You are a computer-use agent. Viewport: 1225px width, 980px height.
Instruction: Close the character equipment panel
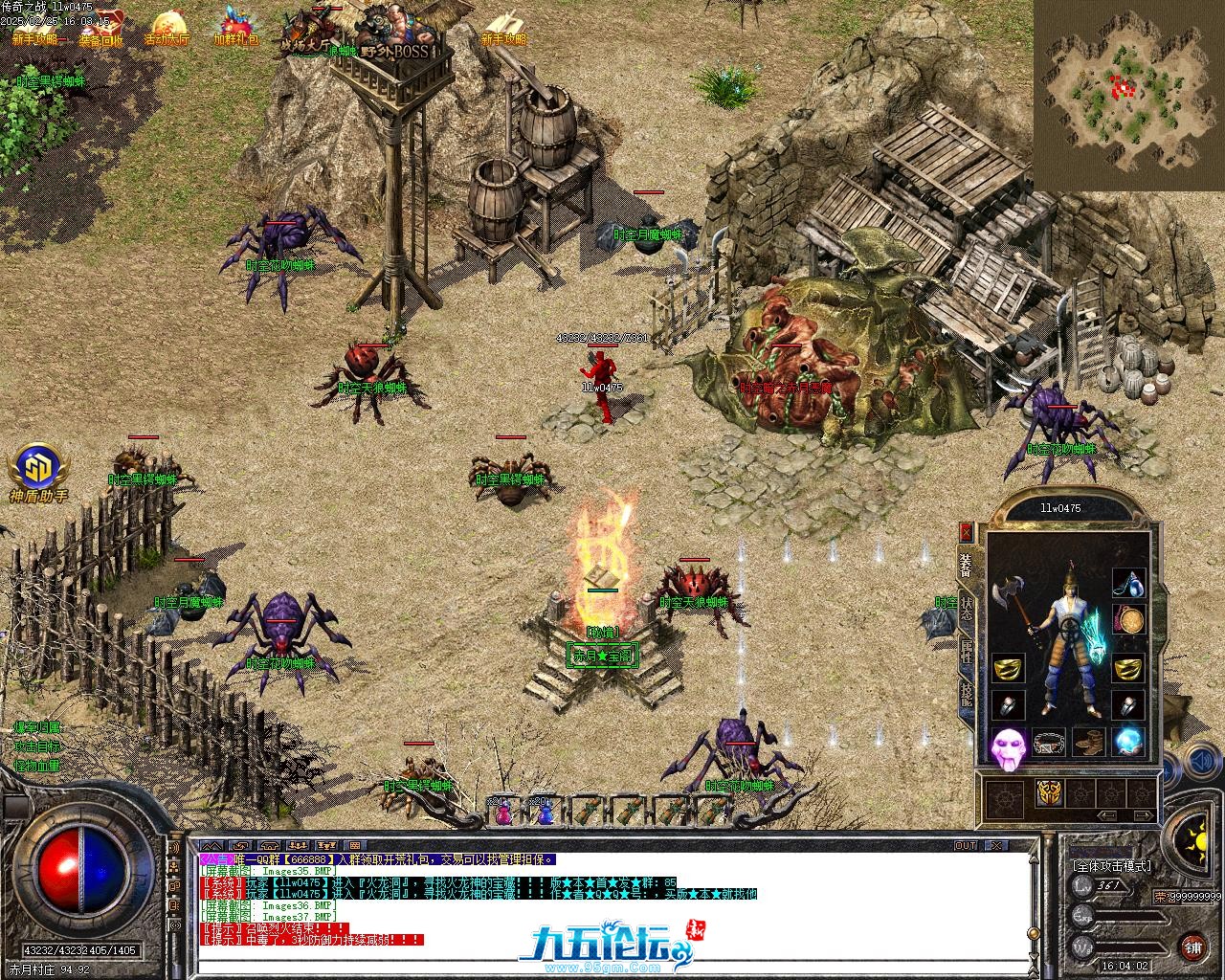tap(966, 532)
